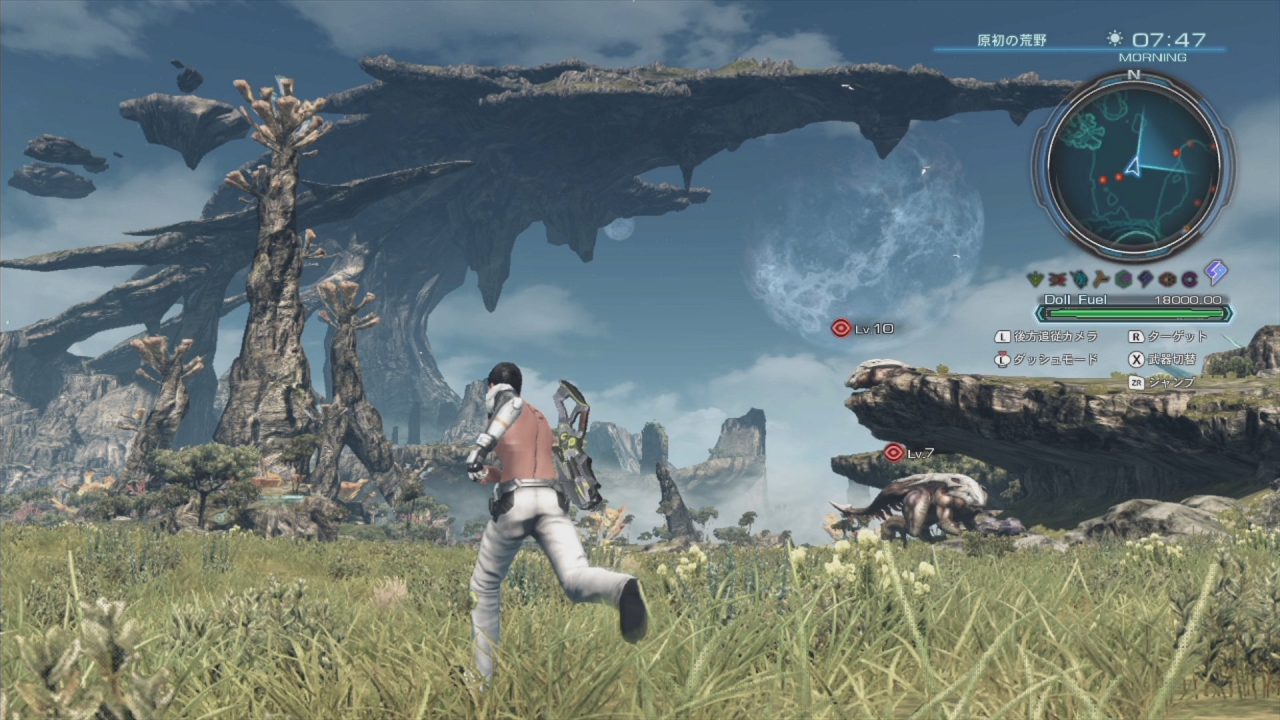Choose the purple ring union emblem
This screenshot has width=1280, height=720.
(x=1189, y=279)
